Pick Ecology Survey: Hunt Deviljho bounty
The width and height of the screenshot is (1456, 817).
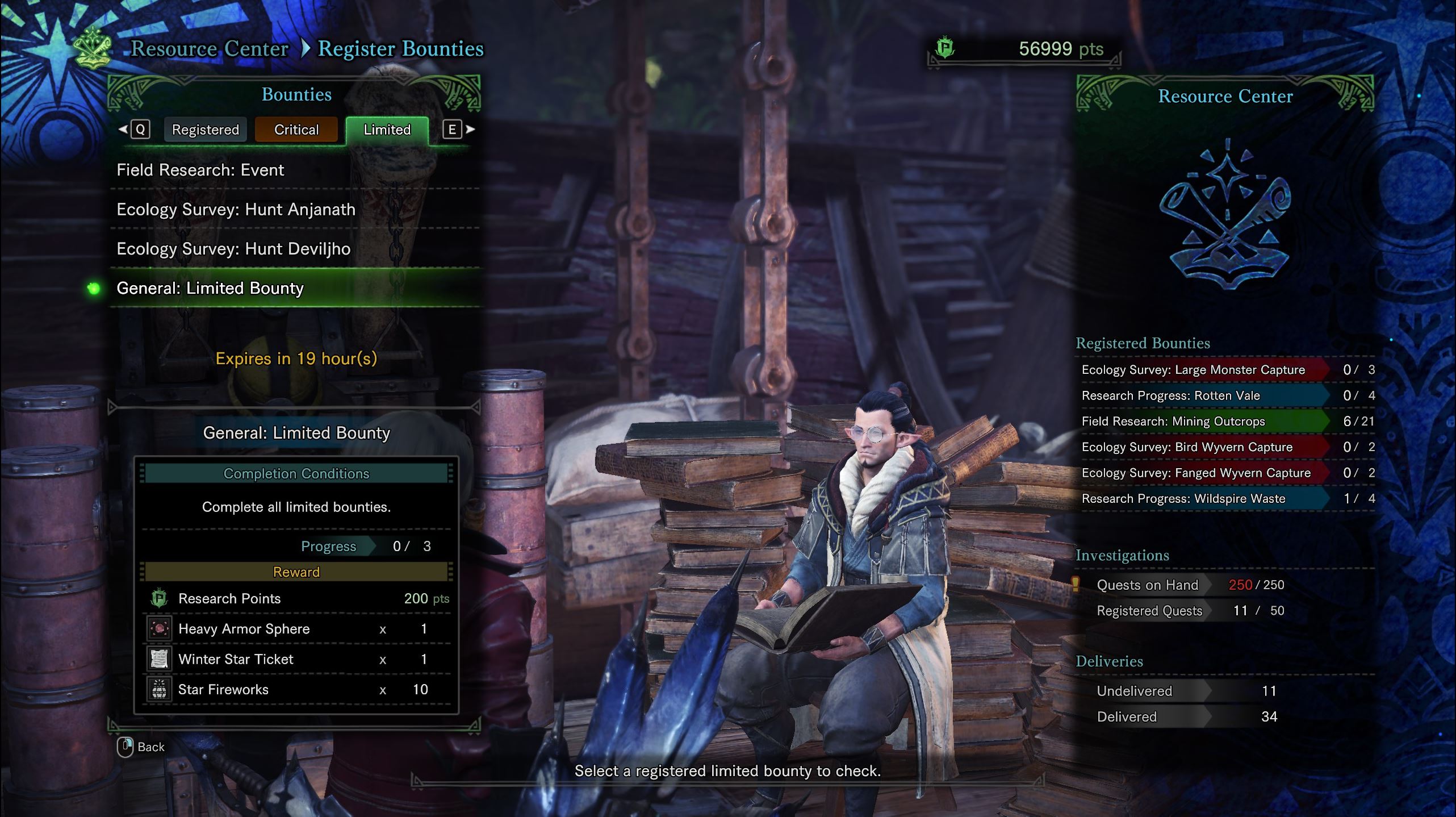pos(233,249)
